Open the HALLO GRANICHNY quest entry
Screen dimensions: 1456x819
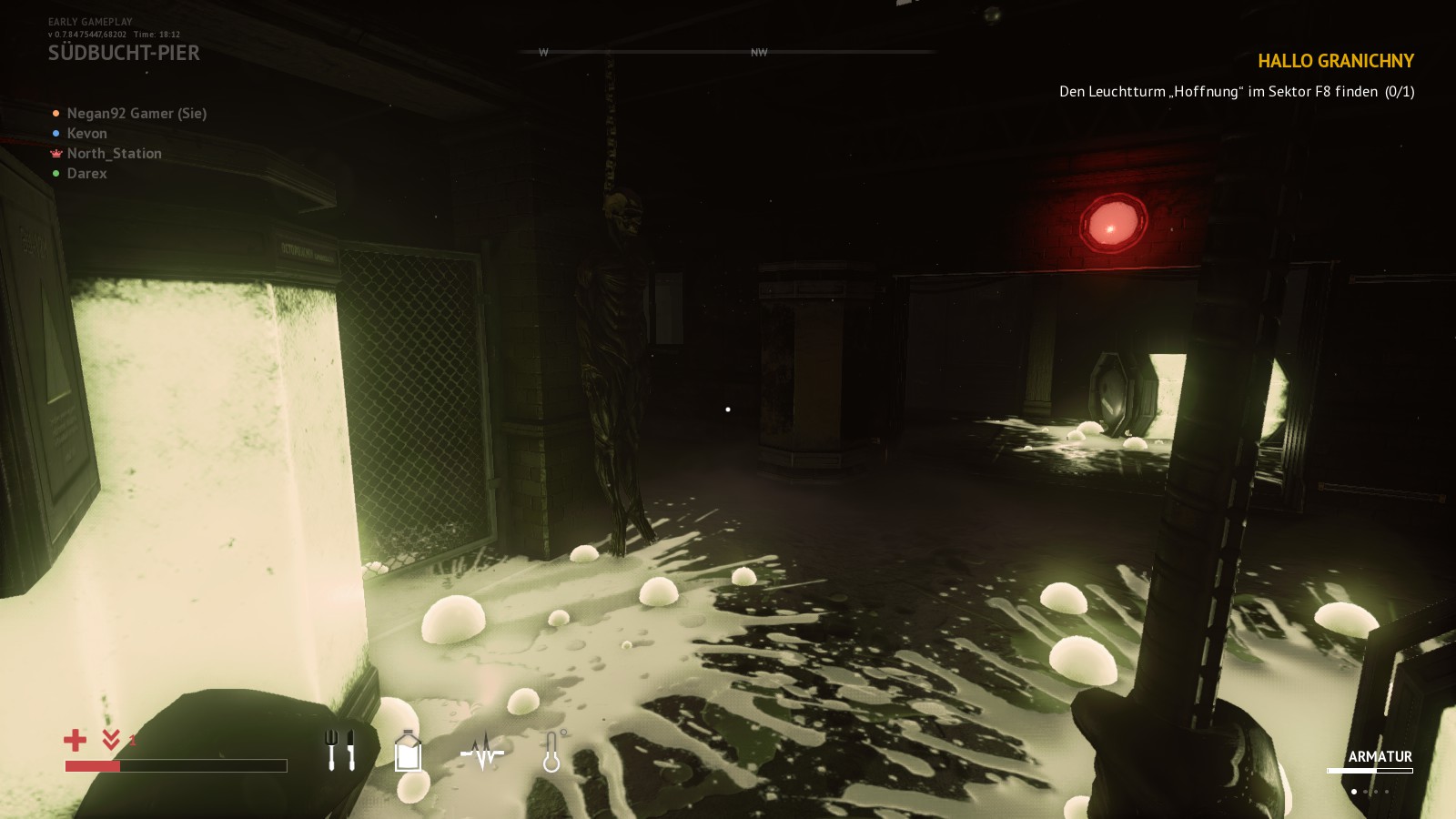click(1335, 61)
